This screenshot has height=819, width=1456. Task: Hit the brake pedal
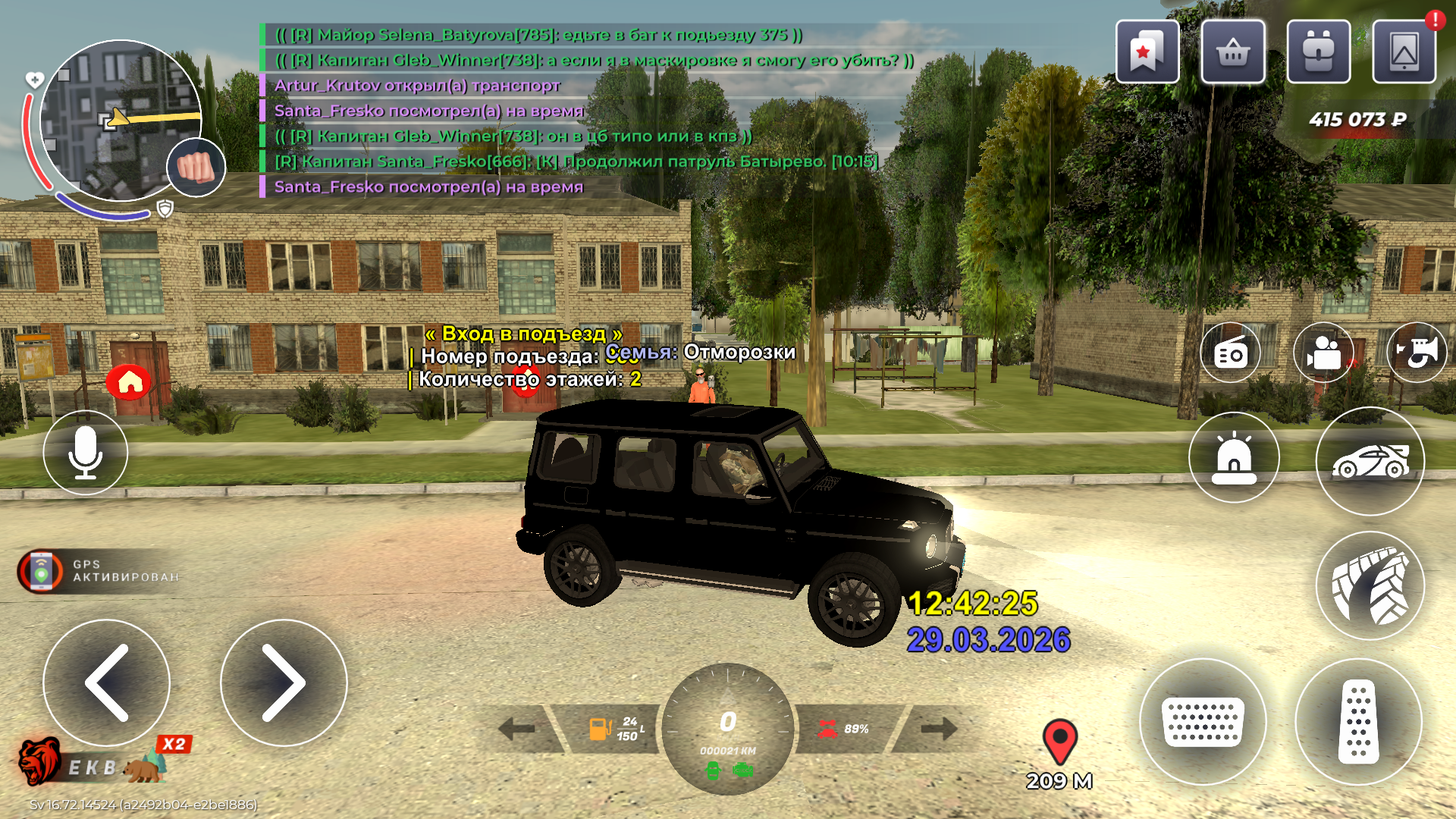point(1203,721)
